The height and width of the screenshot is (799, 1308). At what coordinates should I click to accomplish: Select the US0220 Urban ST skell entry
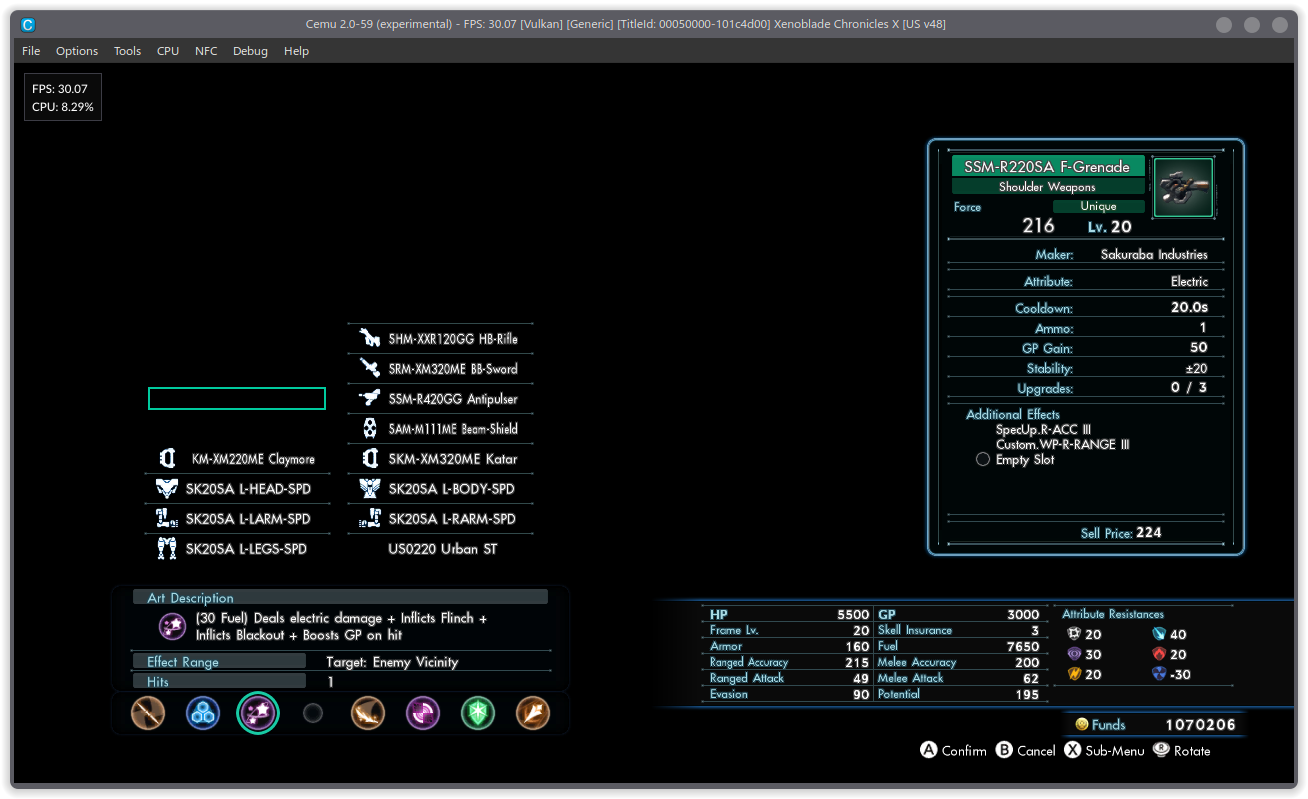tap(441, 548)
